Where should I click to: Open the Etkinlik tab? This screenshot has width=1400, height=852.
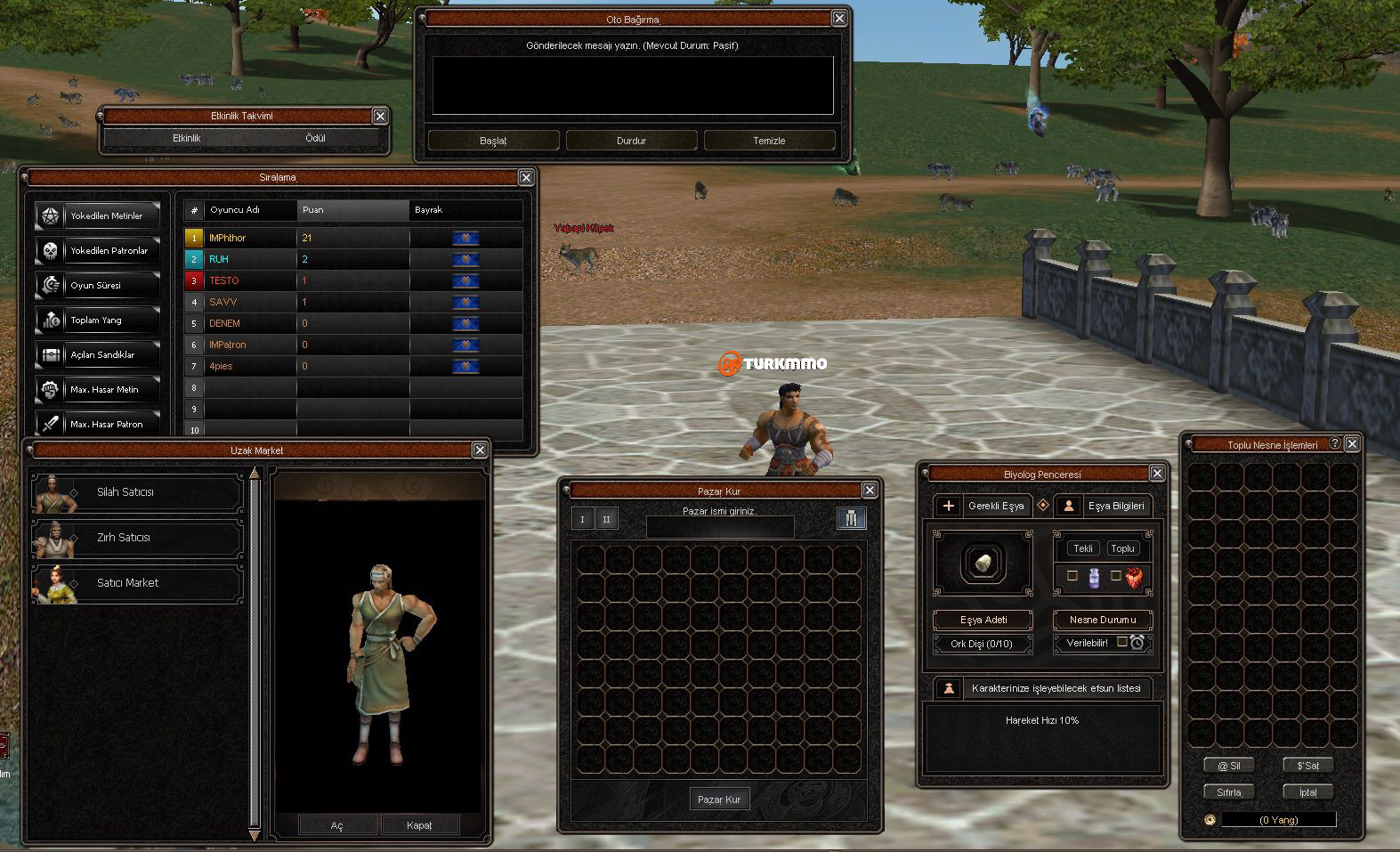tap(187, 138)
